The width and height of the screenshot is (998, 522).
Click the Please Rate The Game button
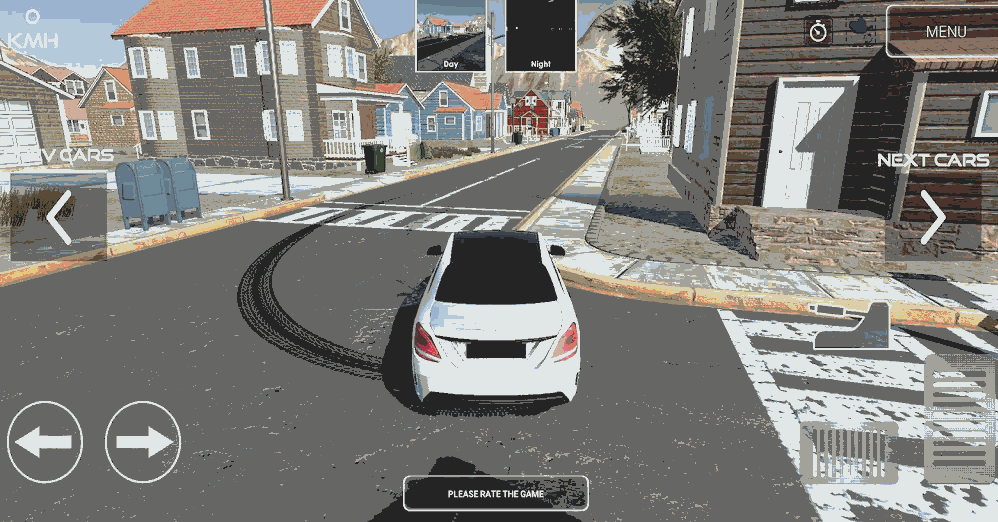[495, 493]
